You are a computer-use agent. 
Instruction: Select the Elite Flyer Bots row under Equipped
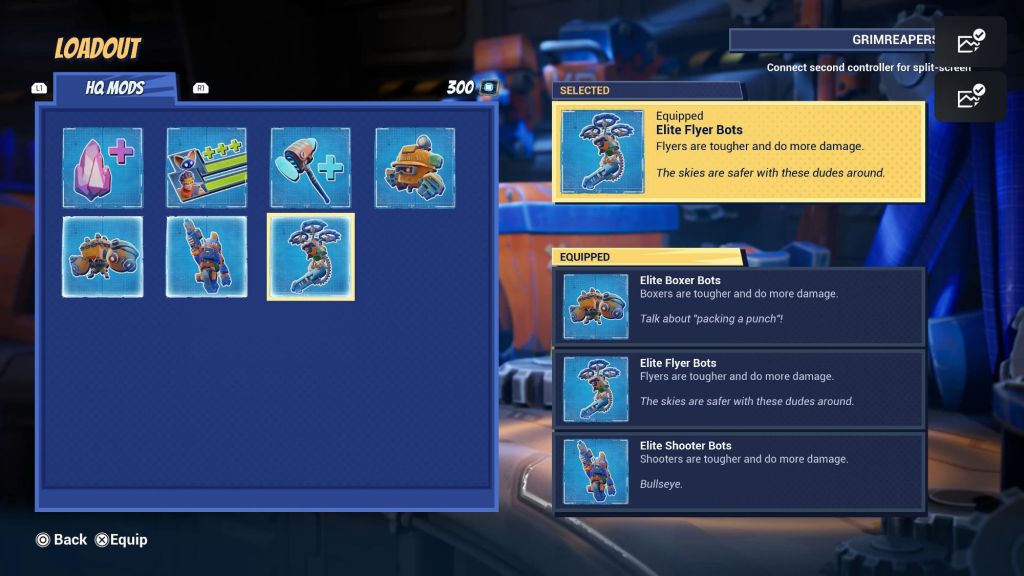(738, 388)
